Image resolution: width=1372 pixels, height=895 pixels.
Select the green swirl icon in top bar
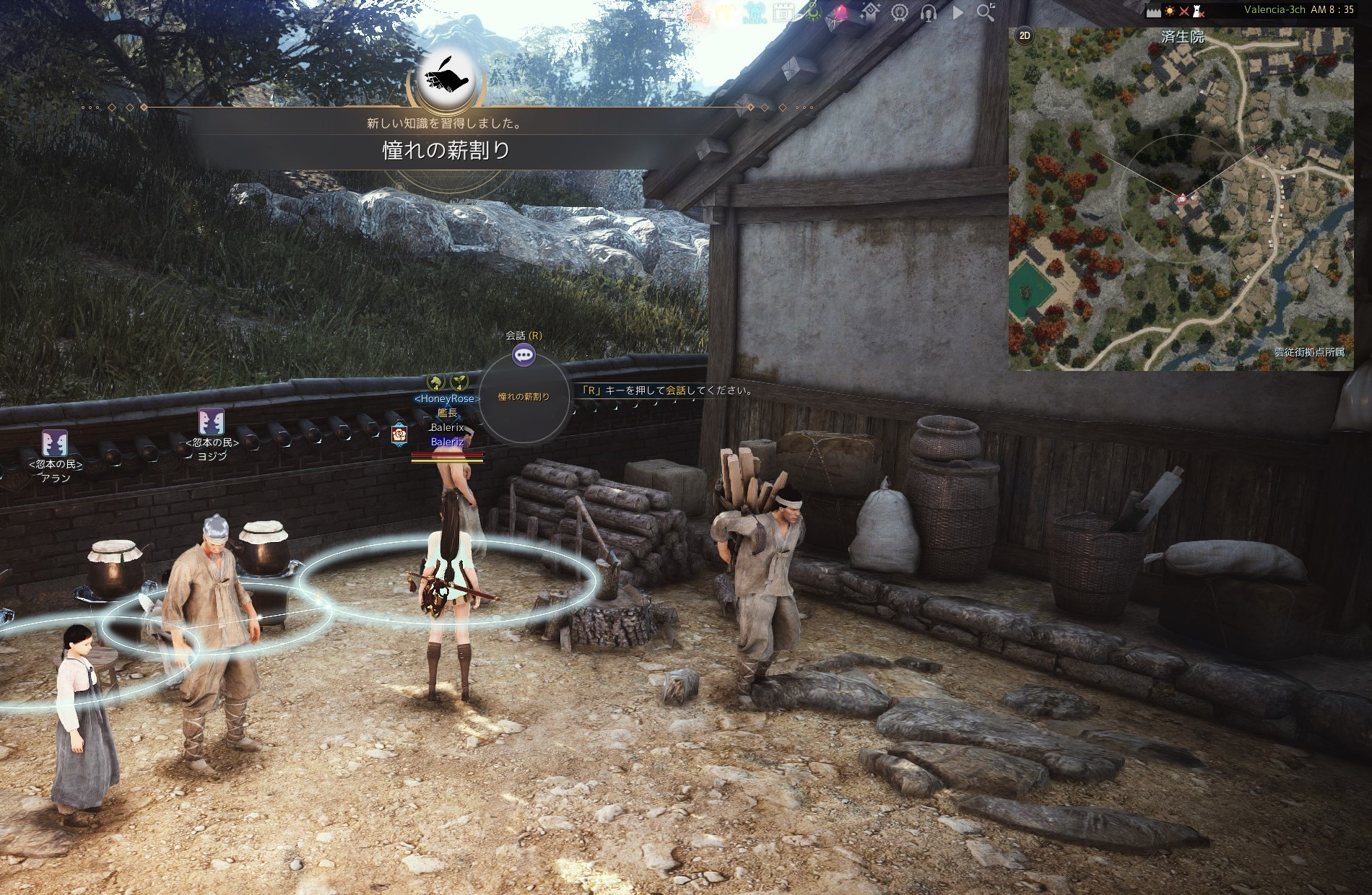tap(813, 12)
